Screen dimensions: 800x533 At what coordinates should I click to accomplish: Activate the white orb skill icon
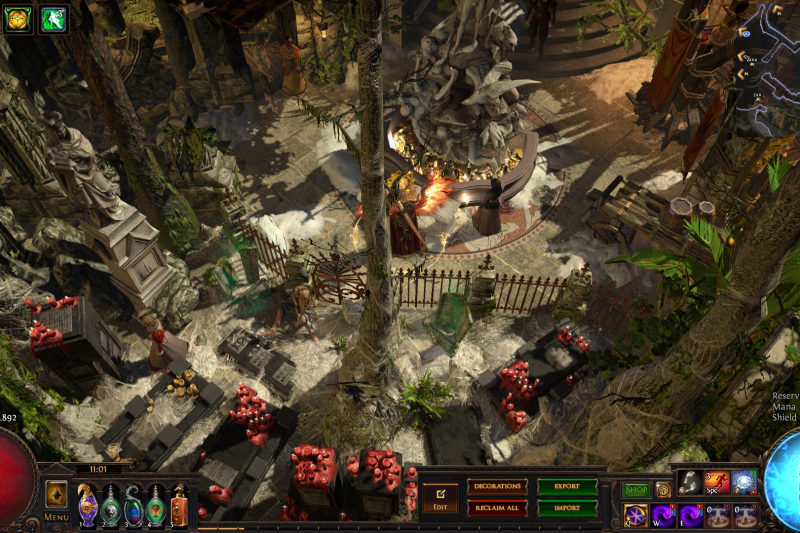pyautogui.click(x=743, y=483)
